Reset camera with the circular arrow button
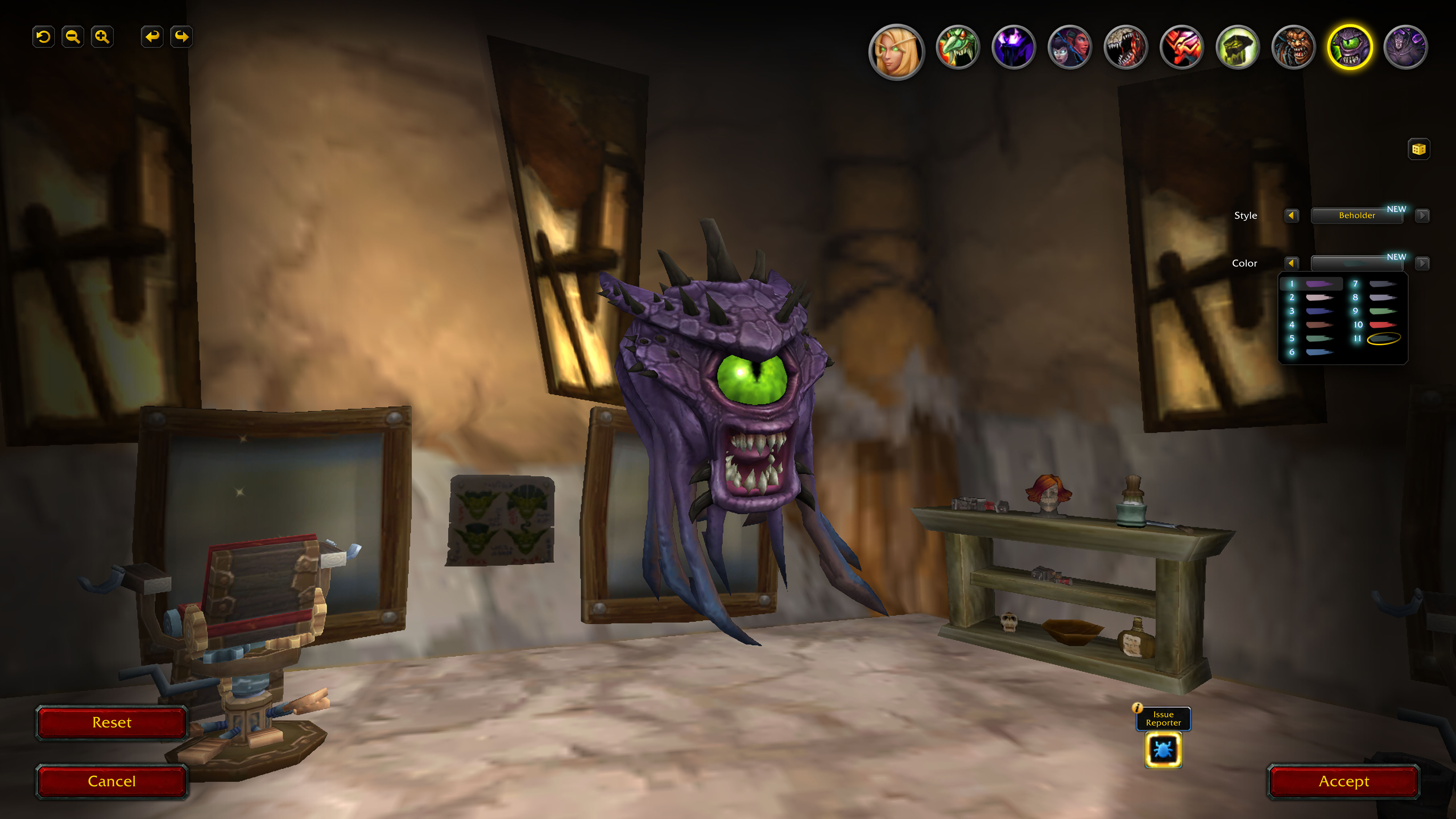This screenshot has width=1456, height=819. click(x=44, y=37)
